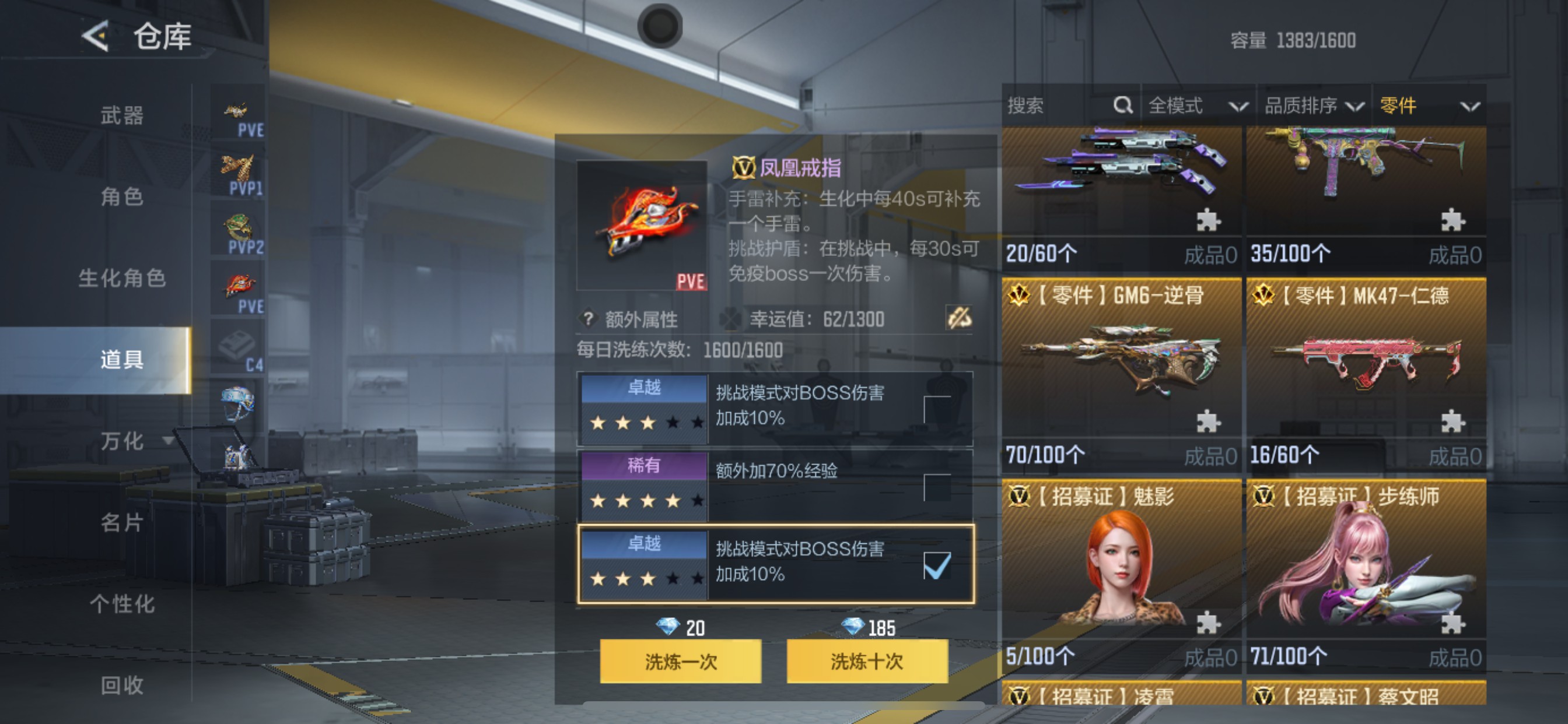Click the 搜索 search input field
This screenshot has height=724, width=1568.
coord(1047,106)
